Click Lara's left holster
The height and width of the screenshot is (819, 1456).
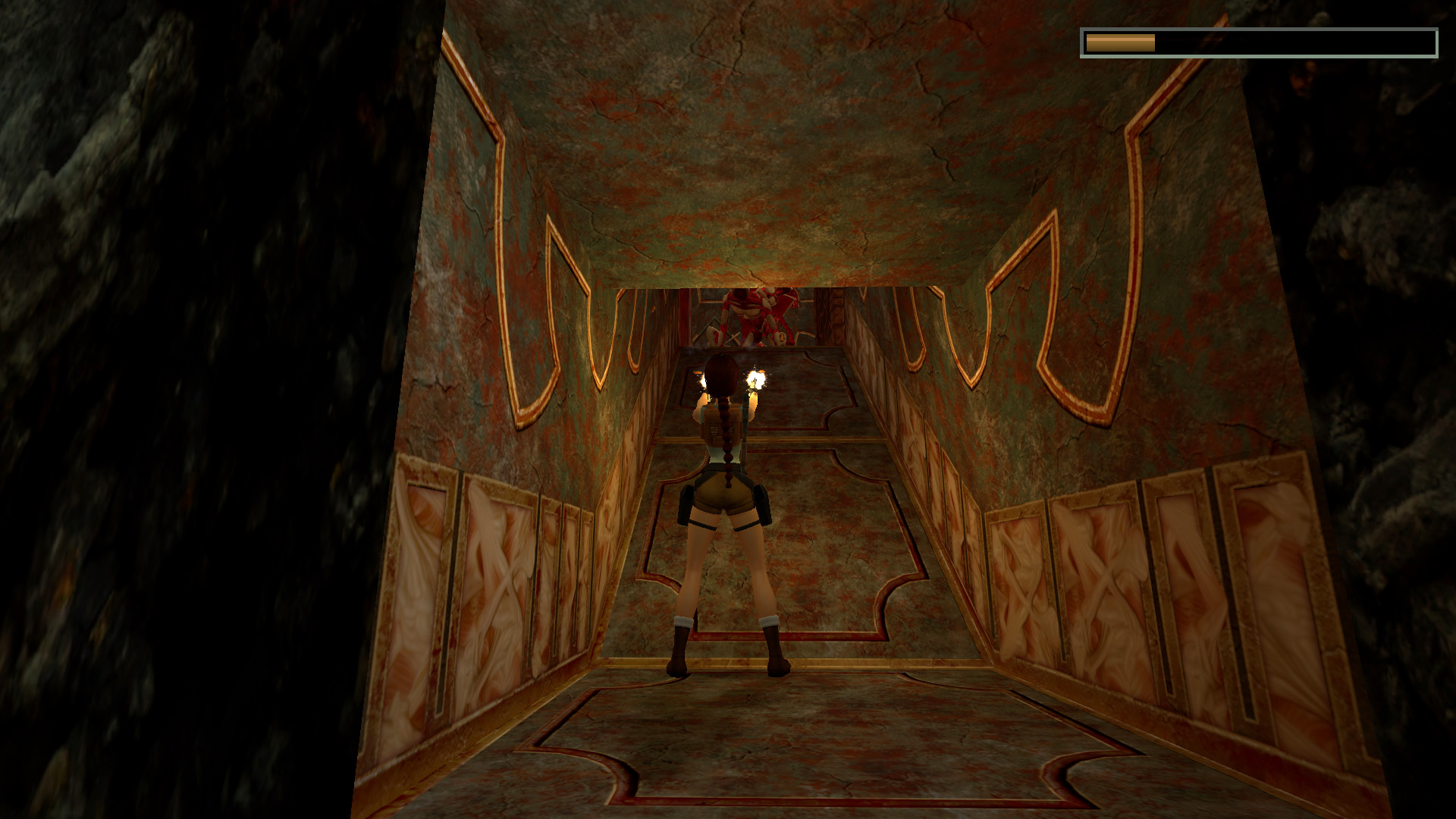pos(762,504)
